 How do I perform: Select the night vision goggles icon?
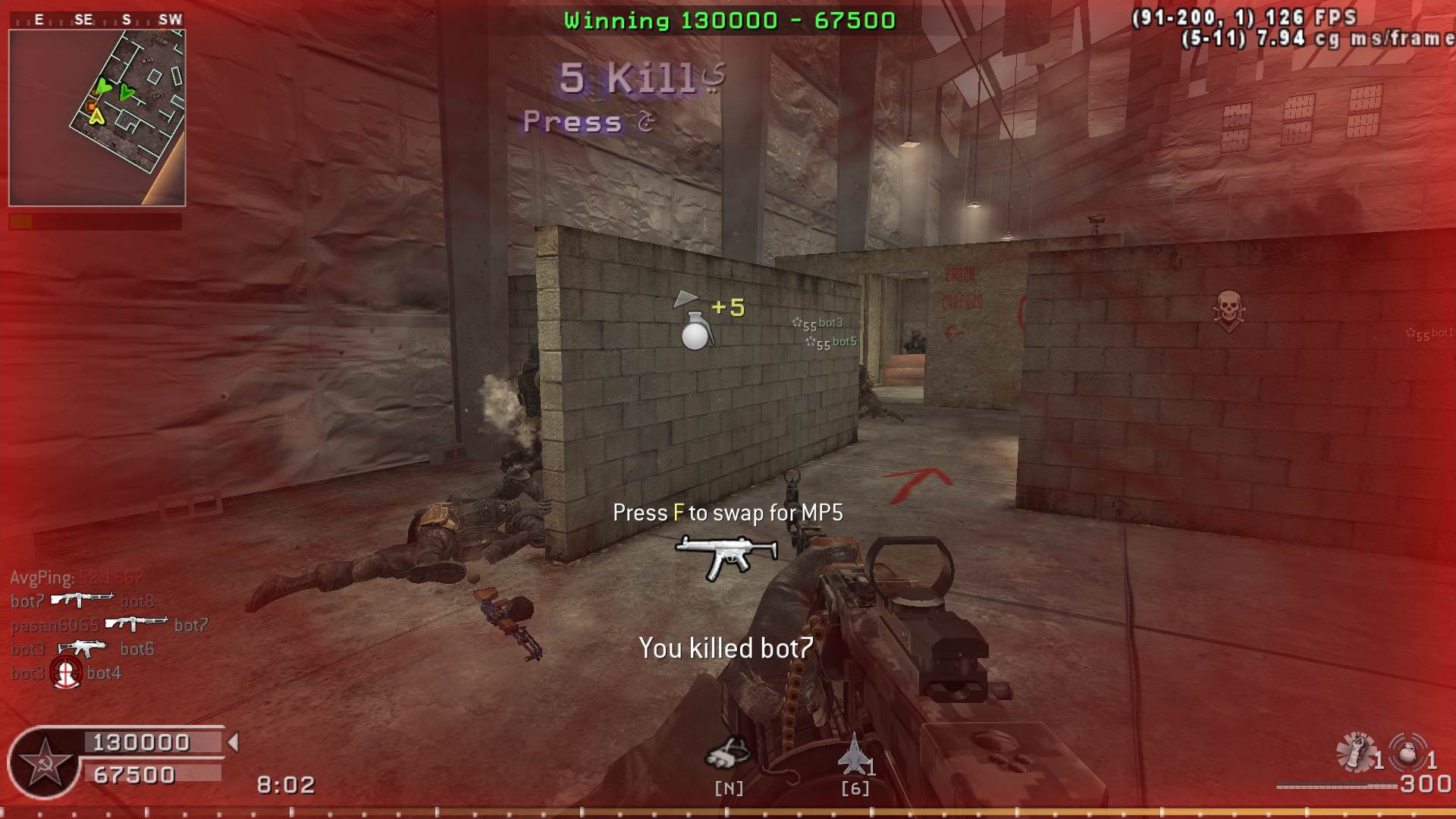pos(727,754)
